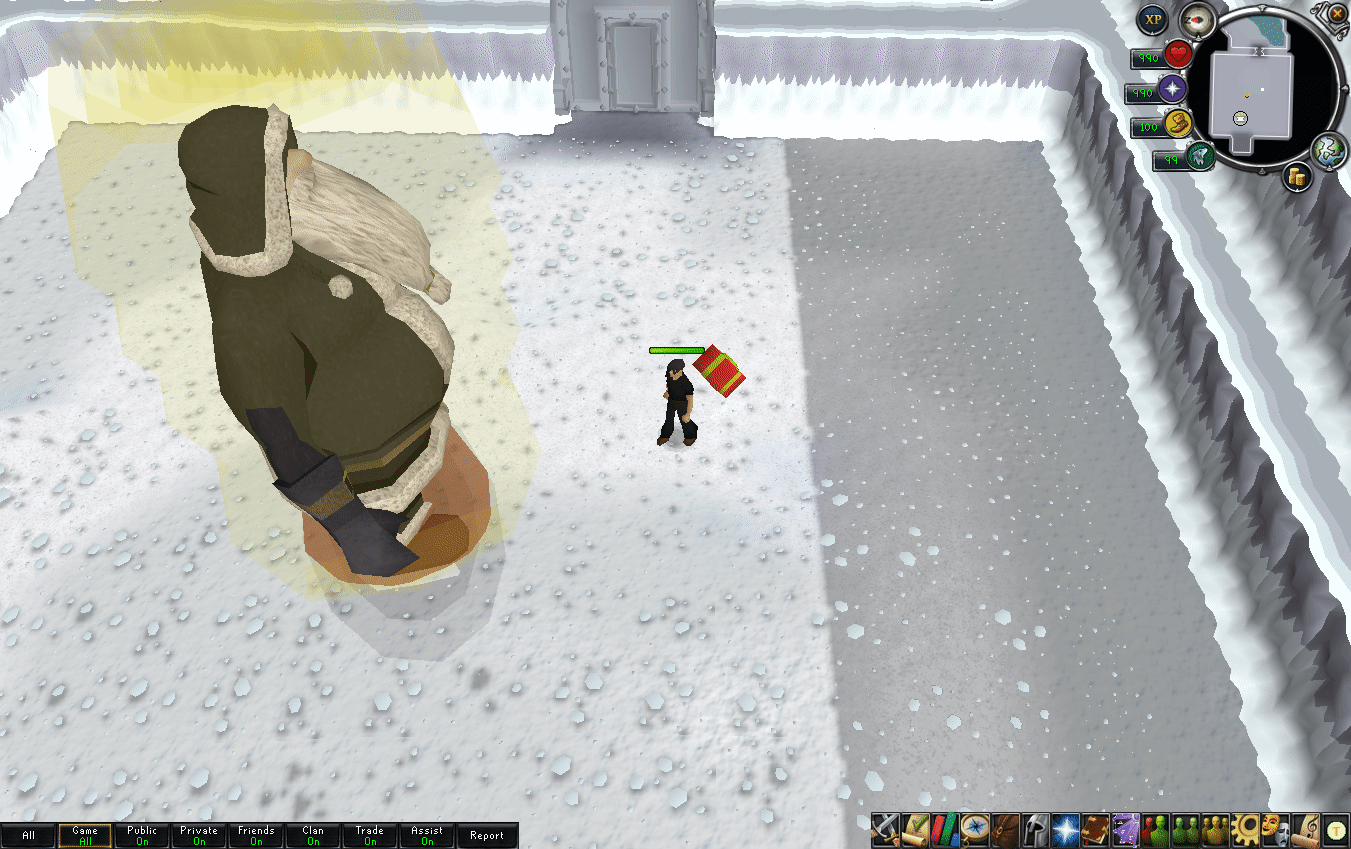
Task: Open the combat styles crossed-swords tab
Action: 885,829
